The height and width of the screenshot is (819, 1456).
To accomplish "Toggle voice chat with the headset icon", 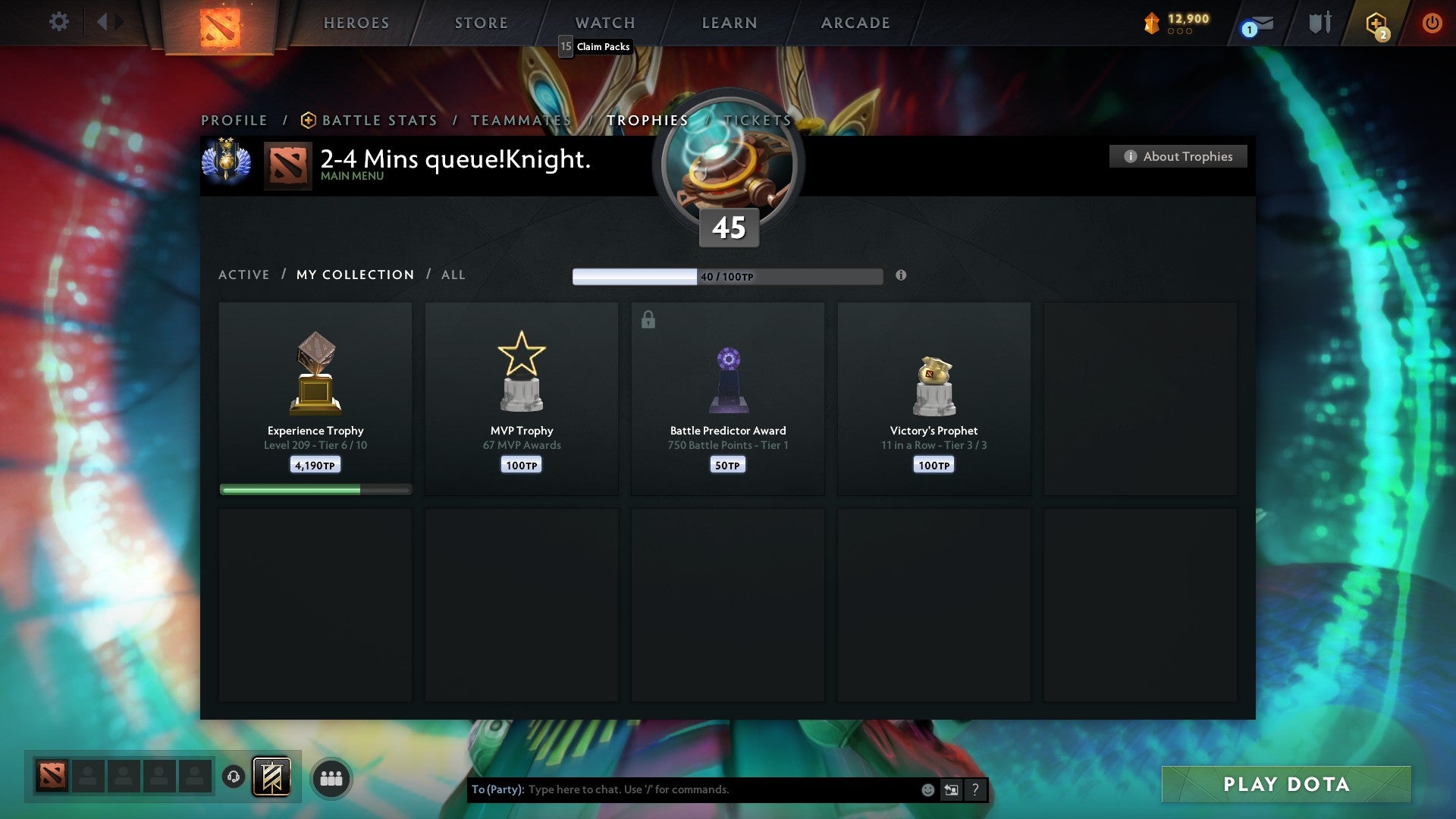I will point(233,777).
